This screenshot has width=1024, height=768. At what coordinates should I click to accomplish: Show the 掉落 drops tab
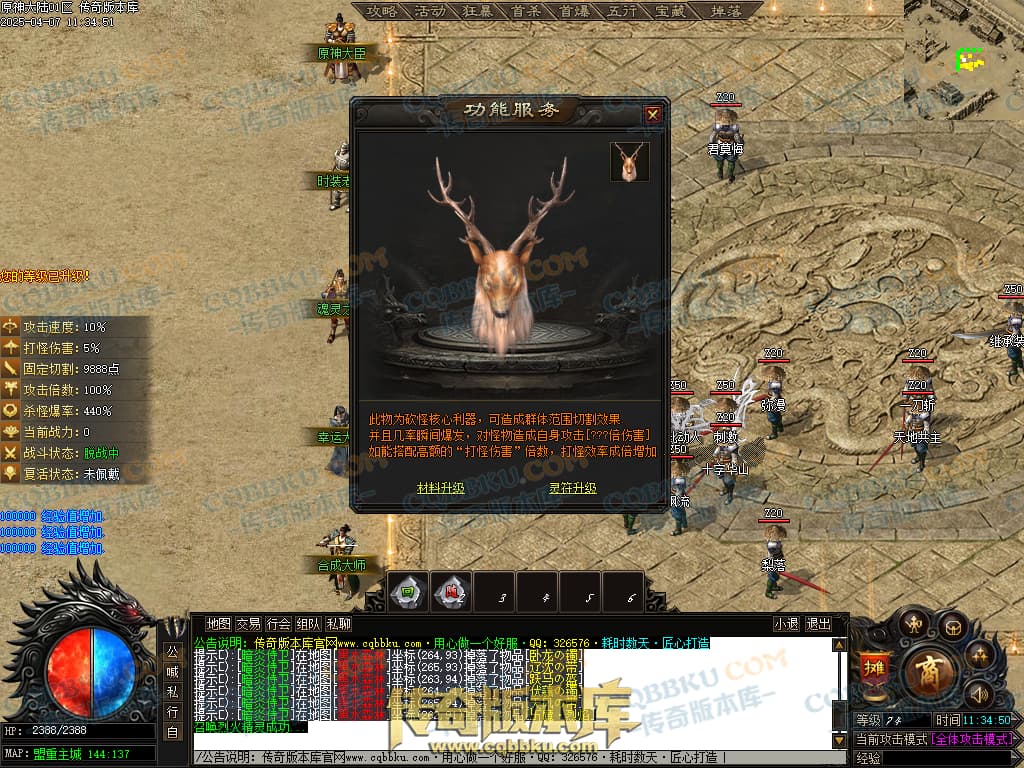tap(724, 11)
